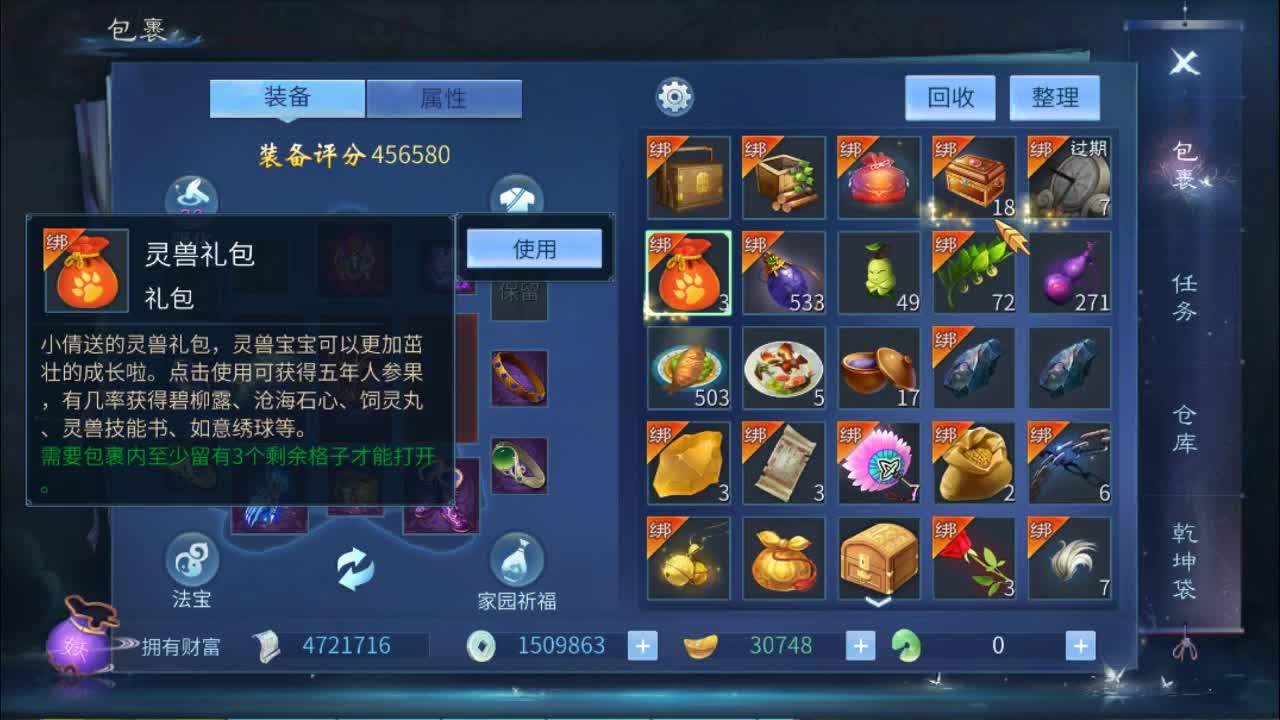Click the plus button next to 30748 gold

(x=858, y=645)
